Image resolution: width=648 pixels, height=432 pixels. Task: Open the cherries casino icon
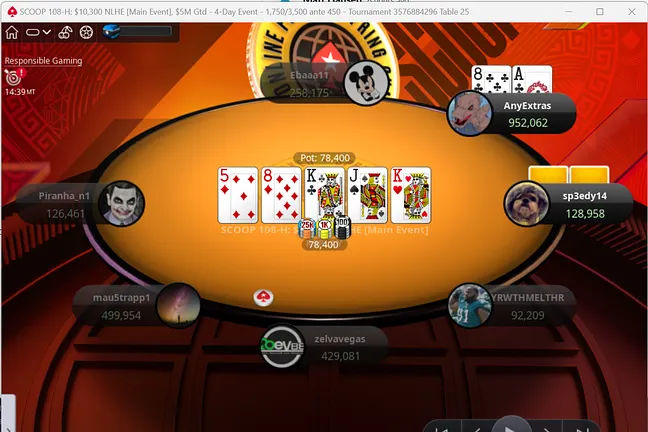64,32
